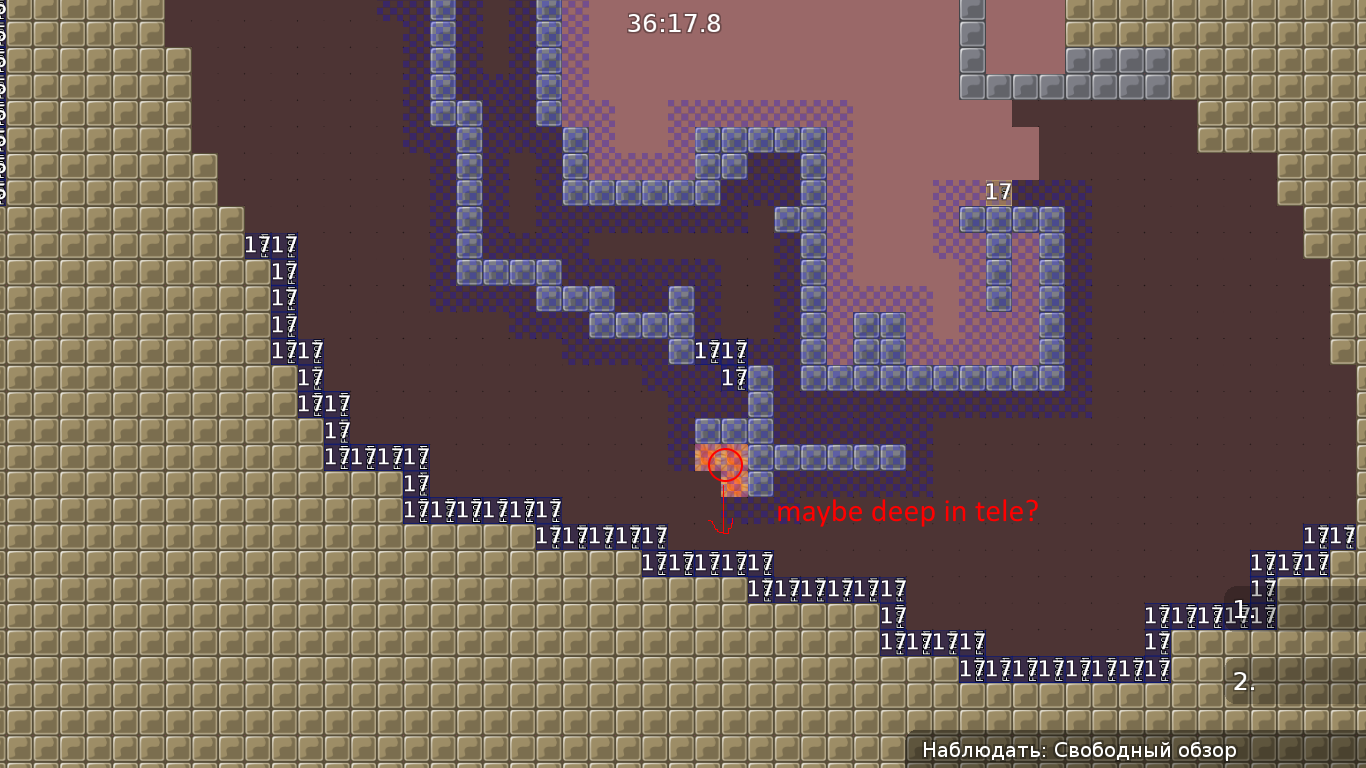Viewport: 1366px width, 768px height.
Task: Expand the marker labeled 1.
Action: (1239, 606)
